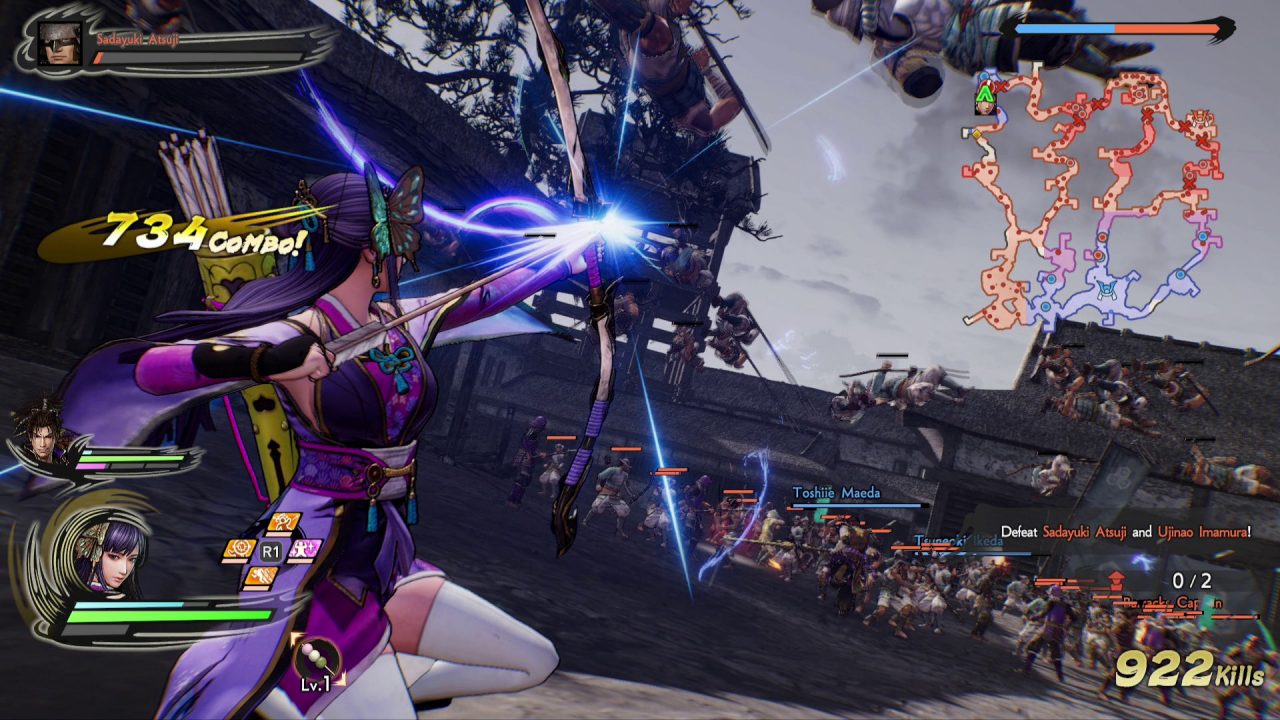
Task: Trigger the orange running-figure skill icon
Action: coord(262,576)
